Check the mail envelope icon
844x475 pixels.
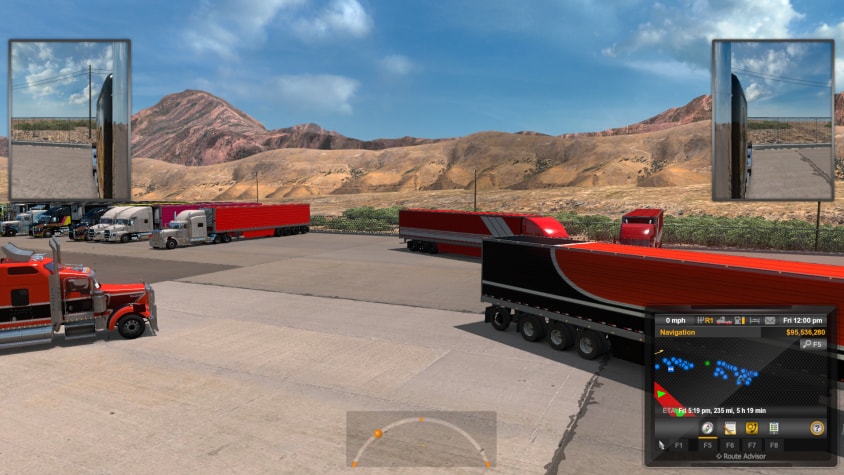(x=769, y=321)
